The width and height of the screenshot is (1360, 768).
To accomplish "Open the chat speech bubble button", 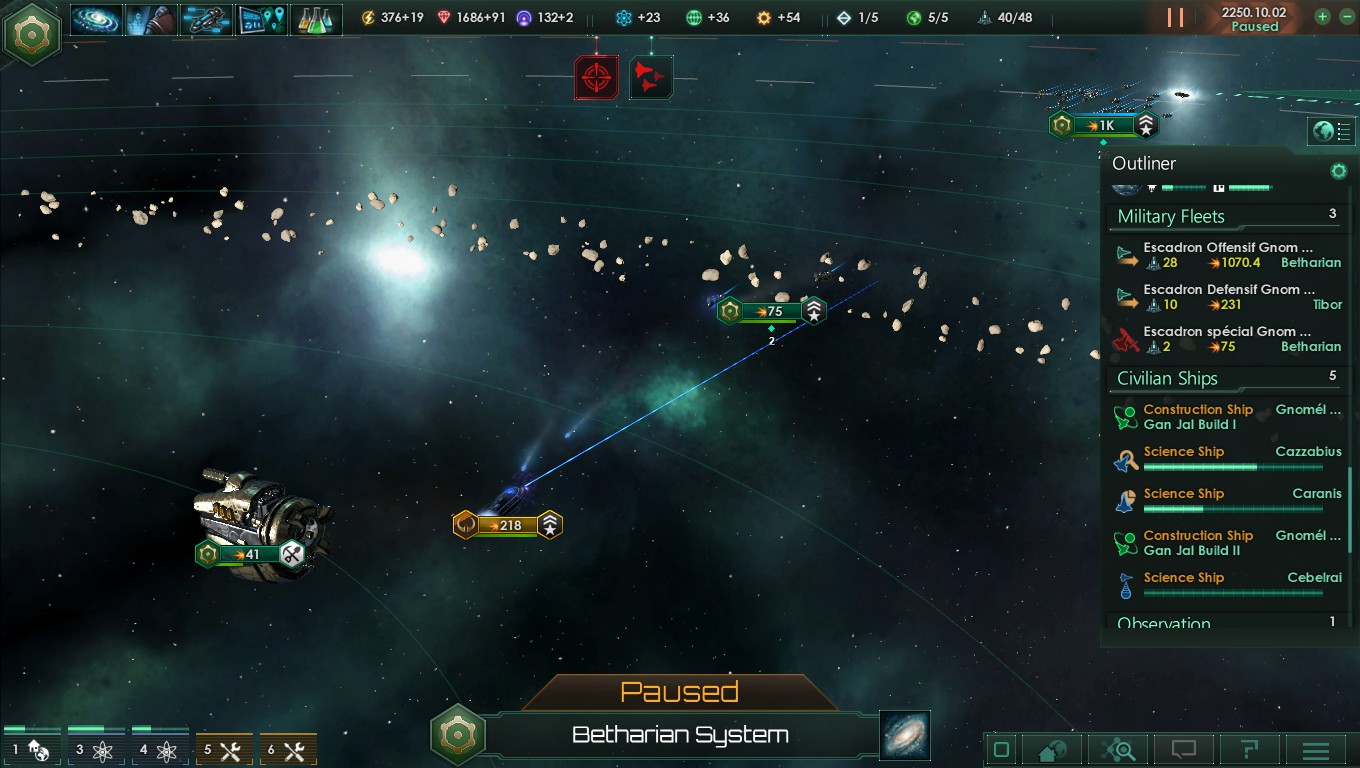I will tap(1183, 750).
